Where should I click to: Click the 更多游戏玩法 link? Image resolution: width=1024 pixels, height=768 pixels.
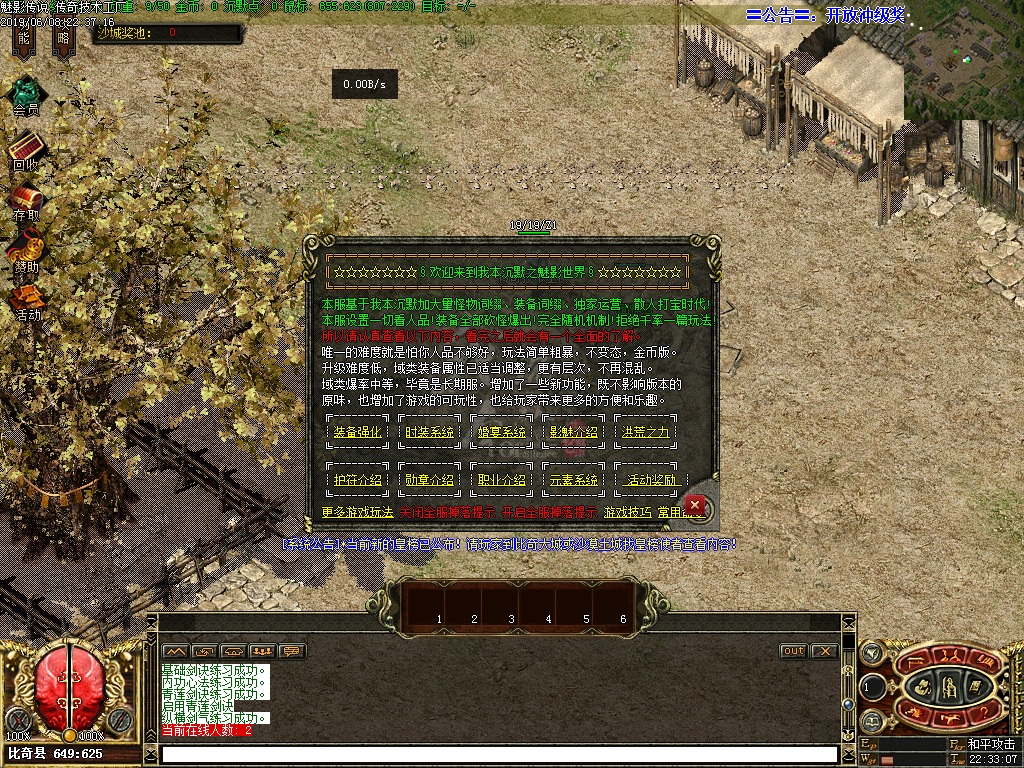(357, 512)
